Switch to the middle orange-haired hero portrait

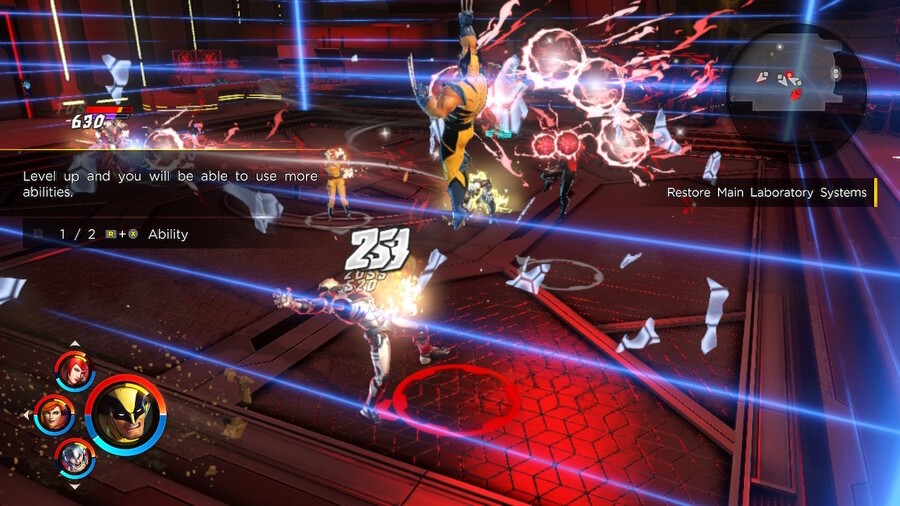[x=53, y=413]
